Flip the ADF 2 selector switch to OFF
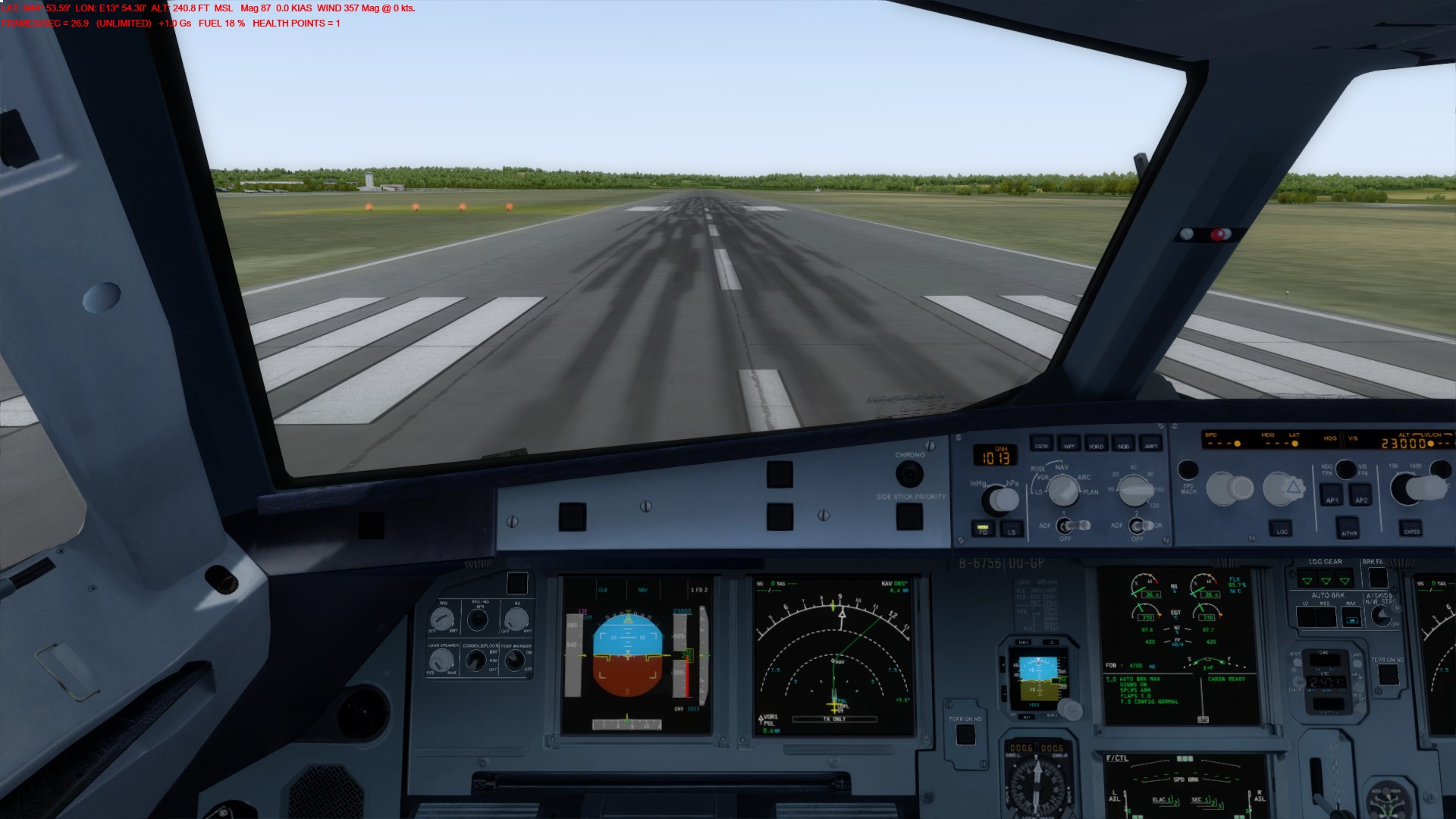Image resolution: width=1456 pixels, height=819 pixels. click(1137, 526)
